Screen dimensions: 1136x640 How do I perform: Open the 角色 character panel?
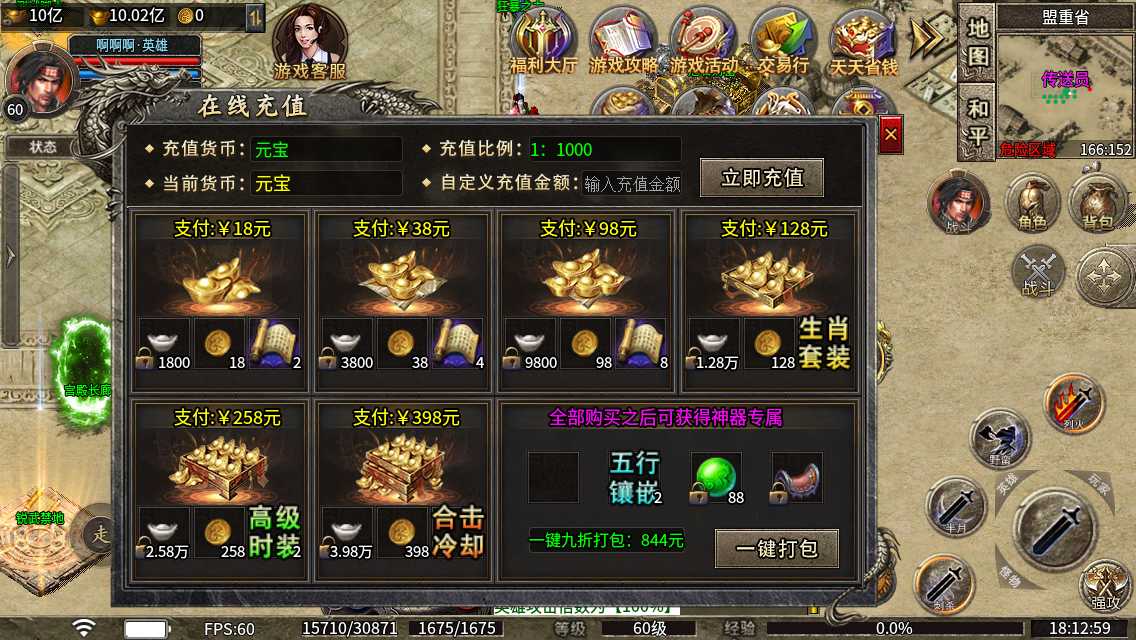[x=1033, y=205]
